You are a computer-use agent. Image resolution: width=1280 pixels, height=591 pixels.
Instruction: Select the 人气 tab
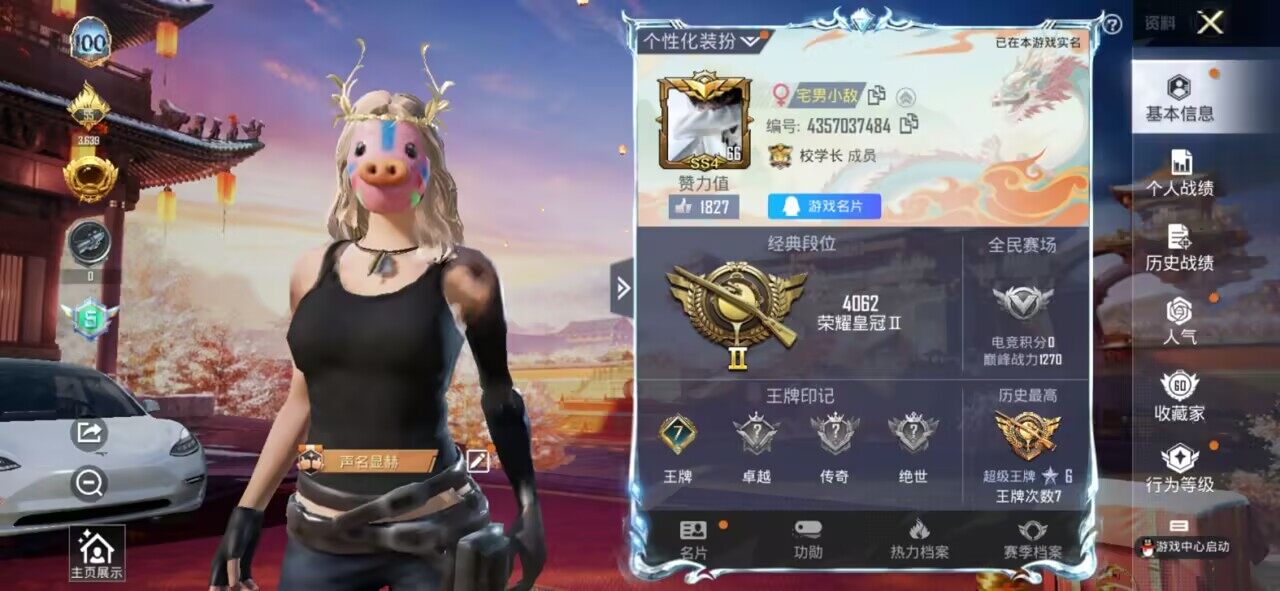pos(1180,322)
